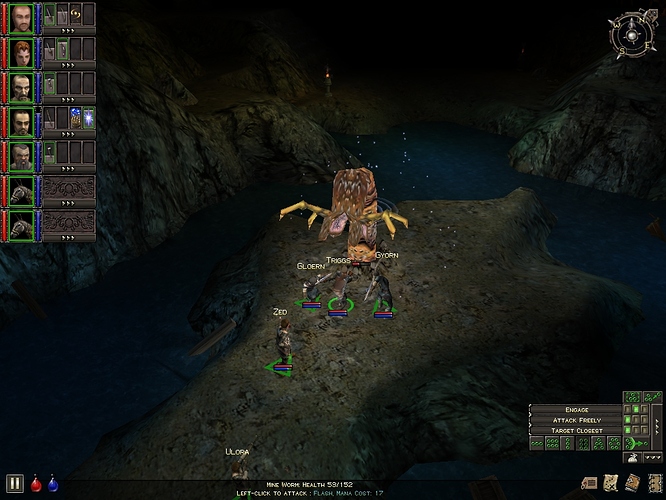Open the treasure map icon

611,484
